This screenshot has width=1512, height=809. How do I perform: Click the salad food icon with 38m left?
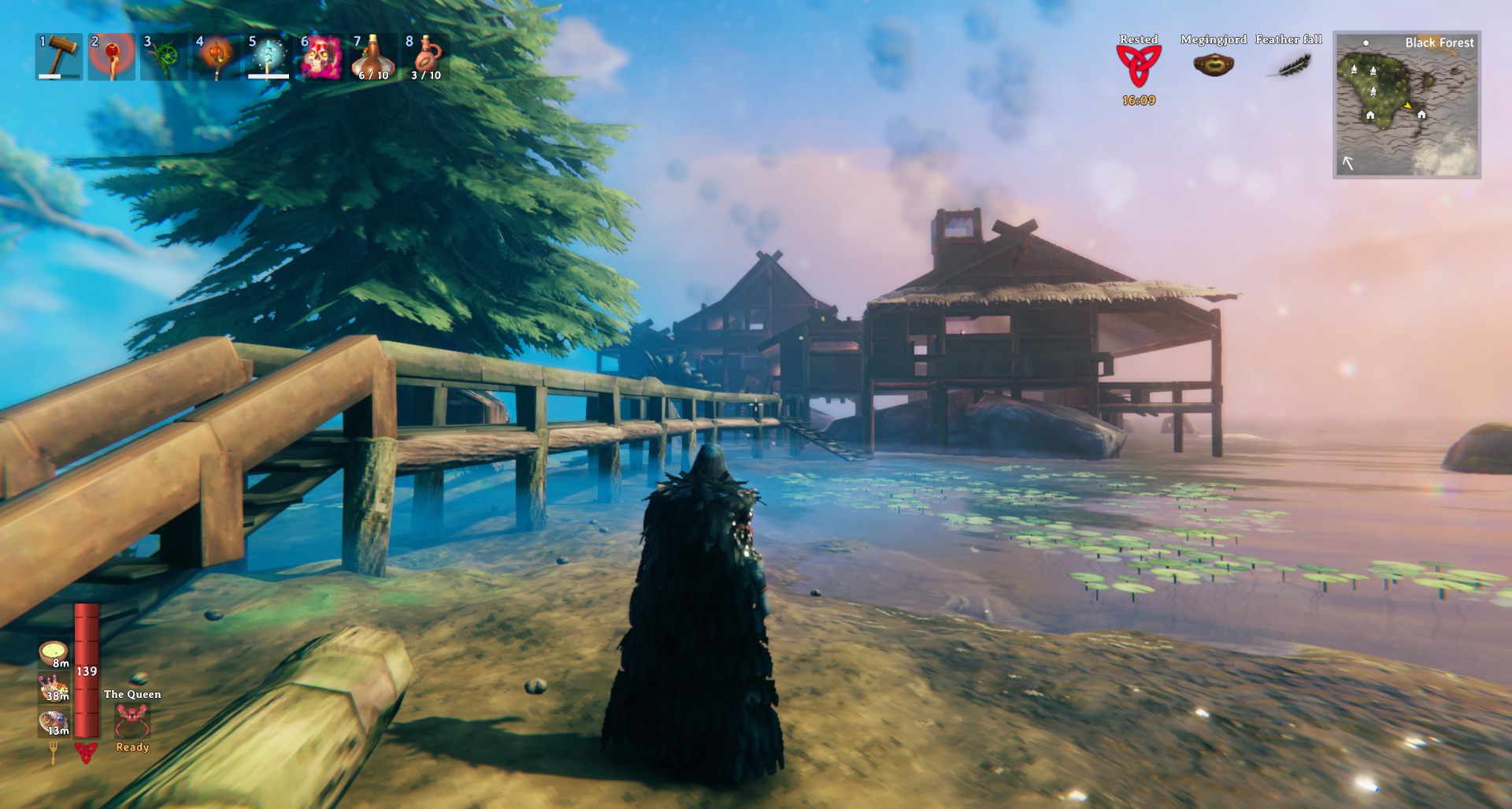pyautogui.click(x=54, y=688)
